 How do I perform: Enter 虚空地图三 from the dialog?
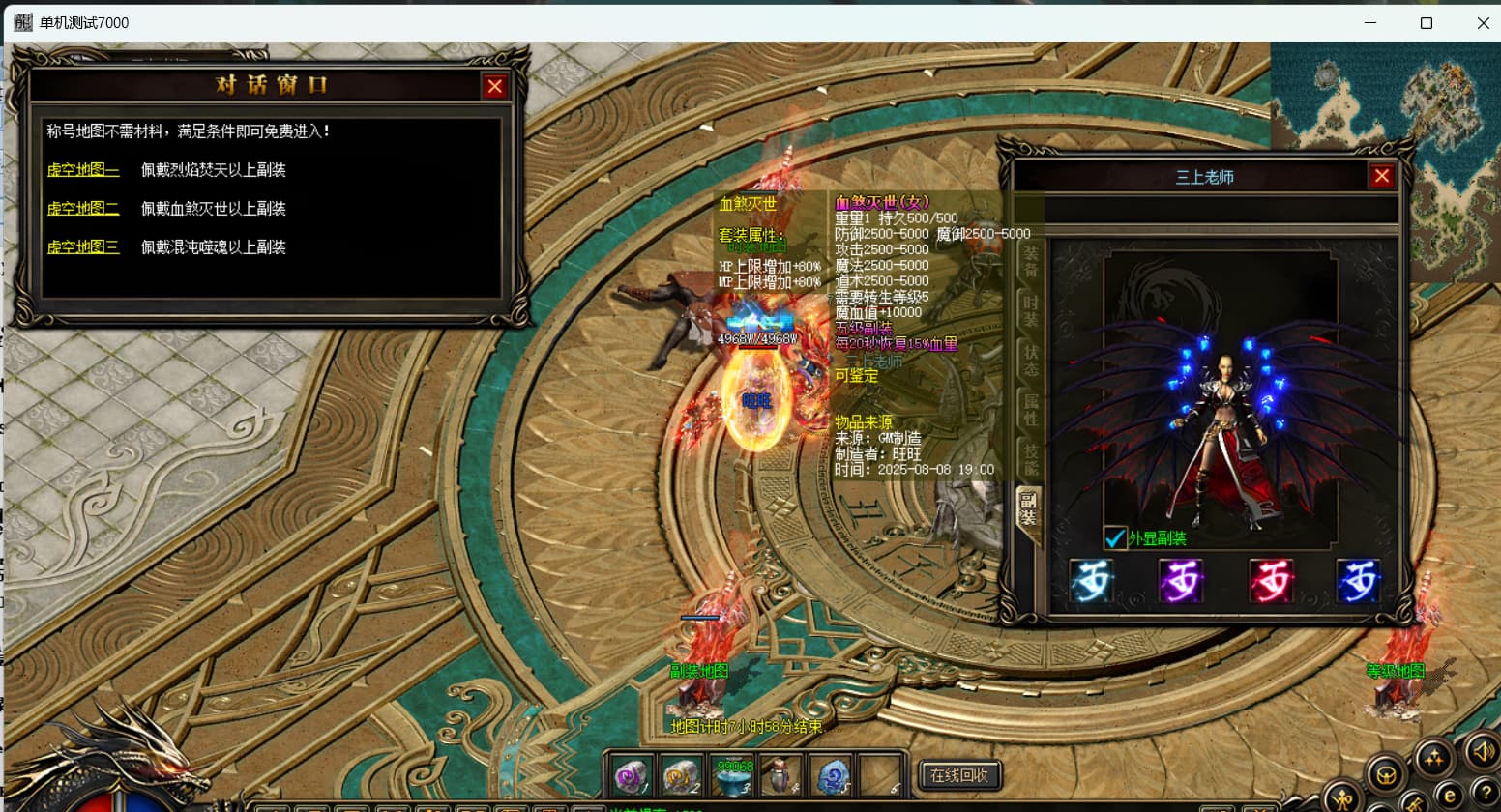[83, 247]
